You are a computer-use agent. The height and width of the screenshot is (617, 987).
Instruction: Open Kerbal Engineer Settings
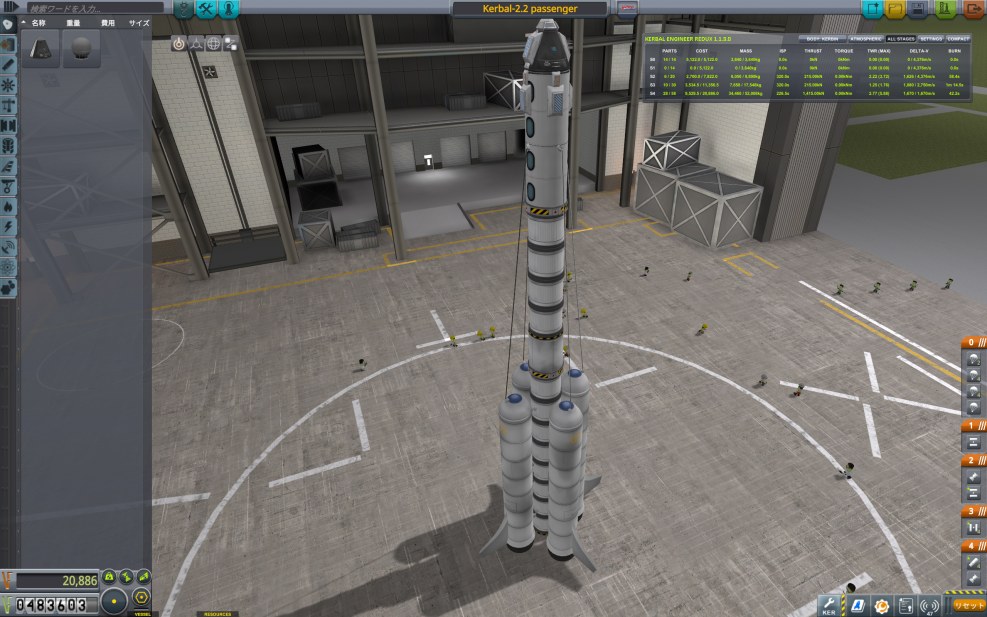(x=931, y=38)
